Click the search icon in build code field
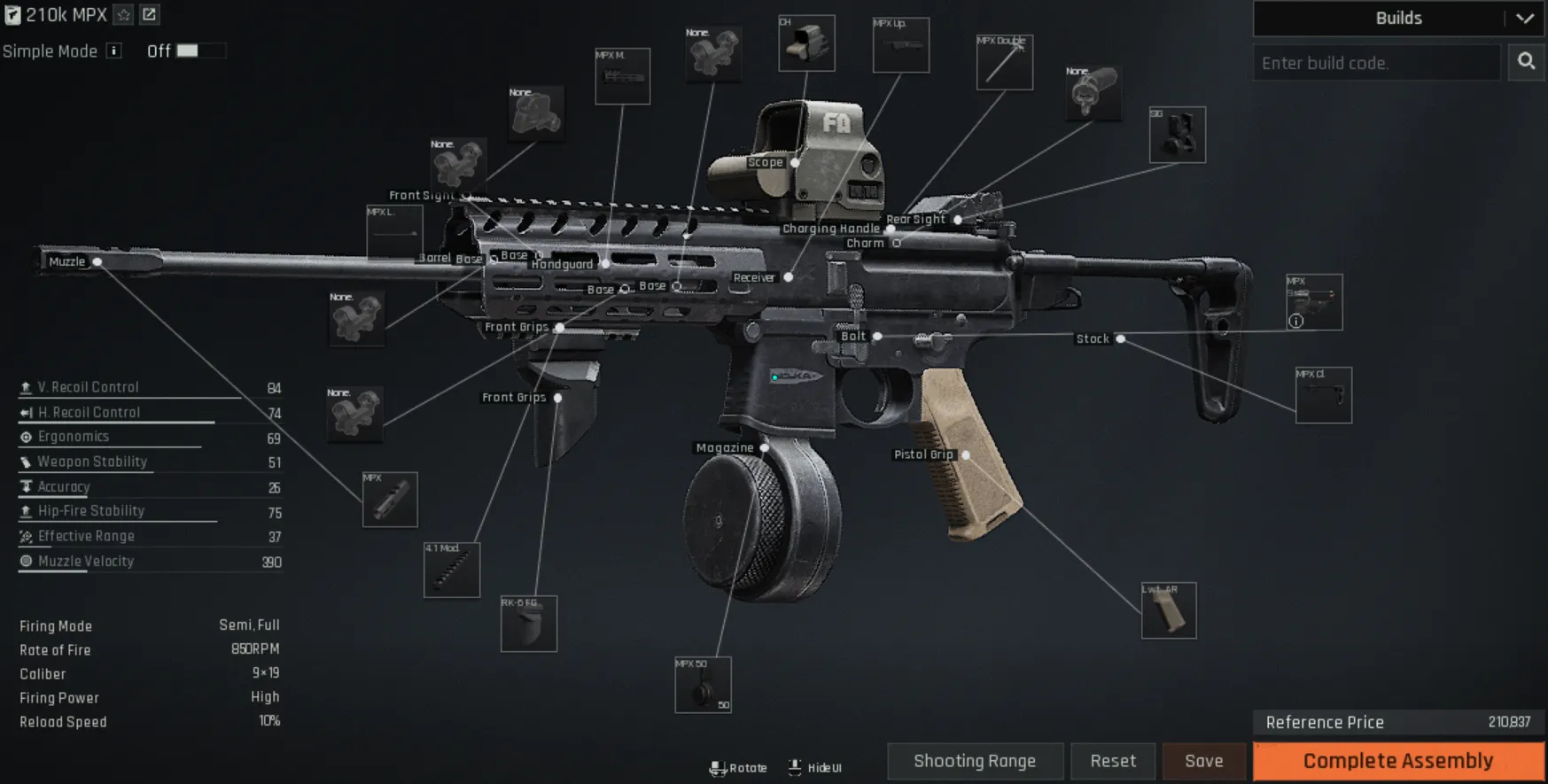 pyautogui.click(x=1526, y=62)
